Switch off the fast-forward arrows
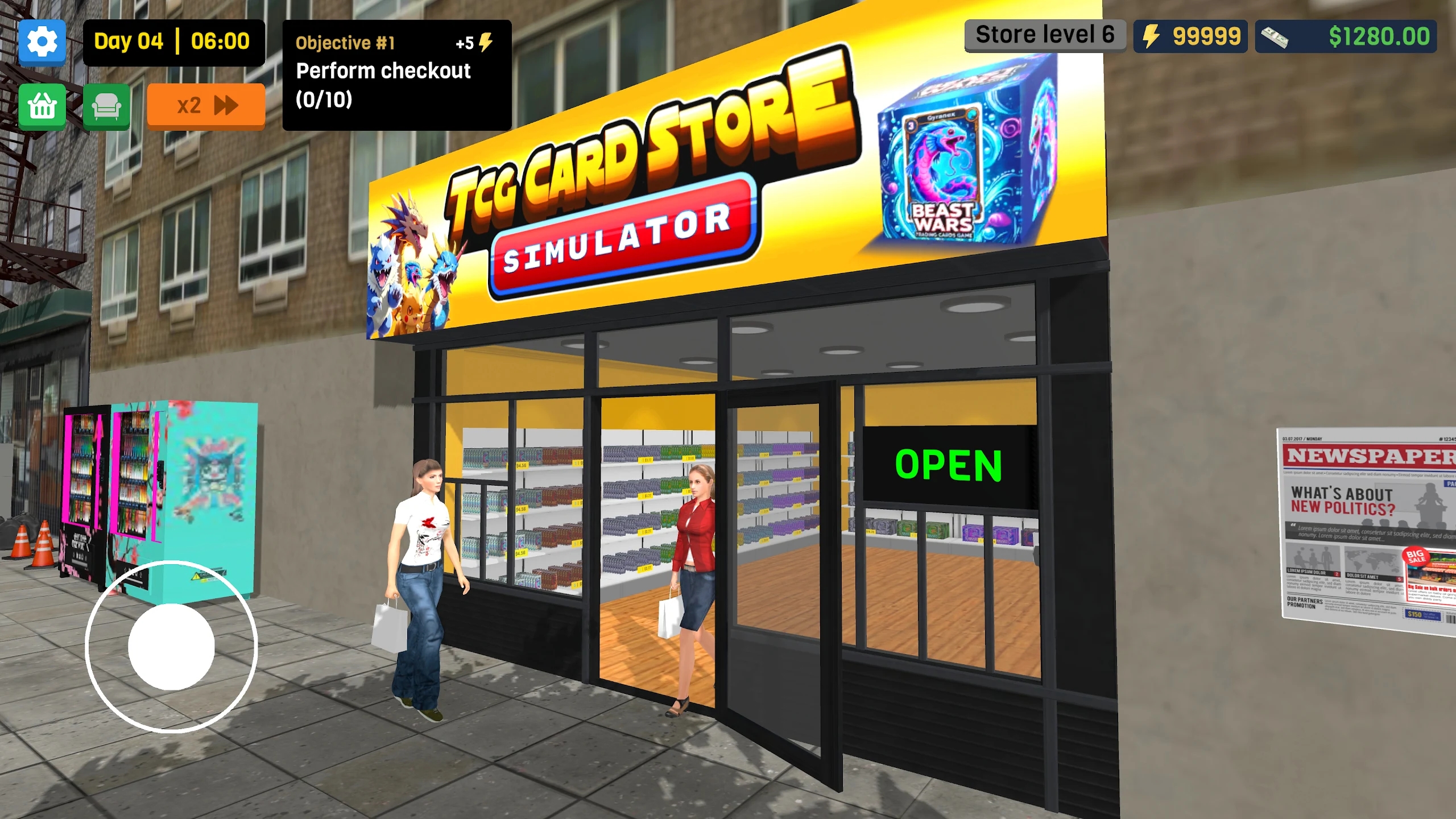The width and height of the screenshot is (1456, 819). click(x=227, y=106)
